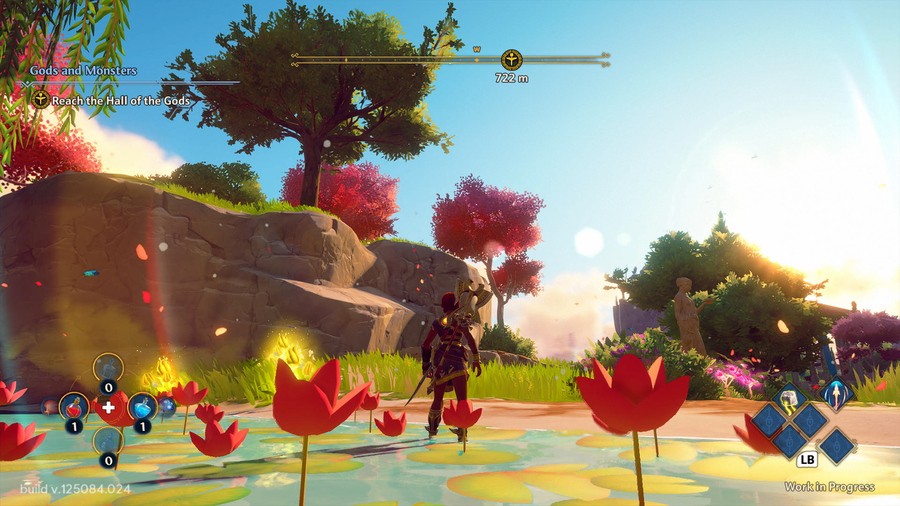Viewport: 900px width, 506px height.
Task: Select the red health potion slot
Action: 73,407
